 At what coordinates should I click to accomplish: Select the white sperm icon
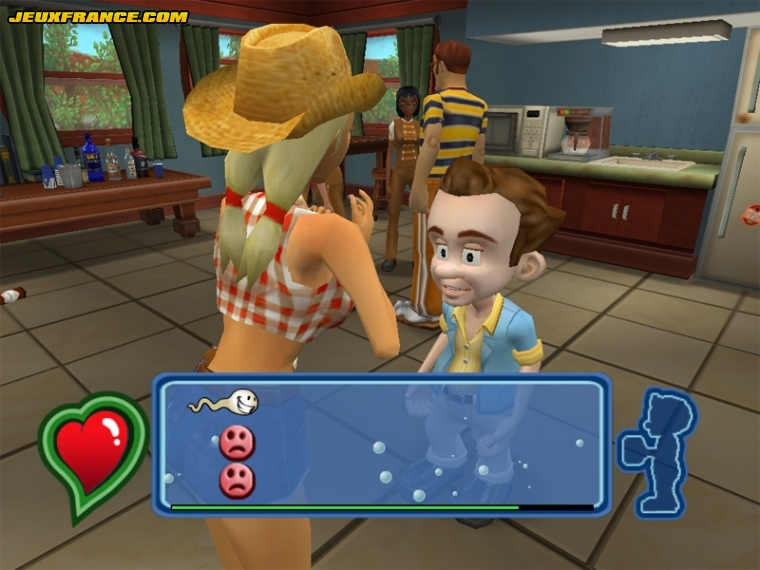pos(226,403)
